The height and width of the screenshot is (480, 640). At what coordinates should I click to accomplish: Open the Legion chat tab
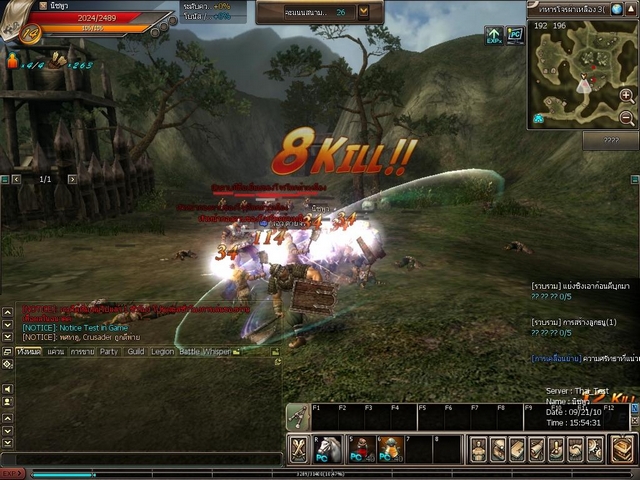pos(162,352)
